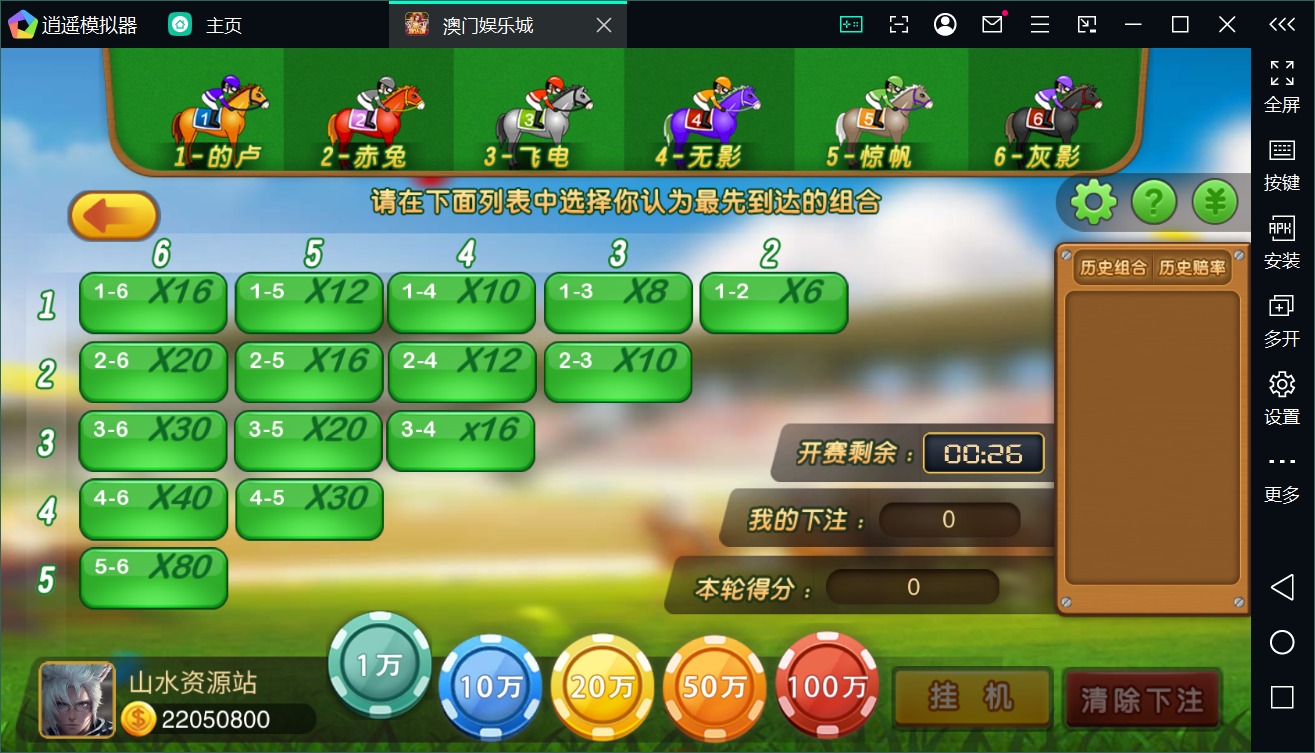Open the hamburger menu in the title bar

click(1039, 24)
